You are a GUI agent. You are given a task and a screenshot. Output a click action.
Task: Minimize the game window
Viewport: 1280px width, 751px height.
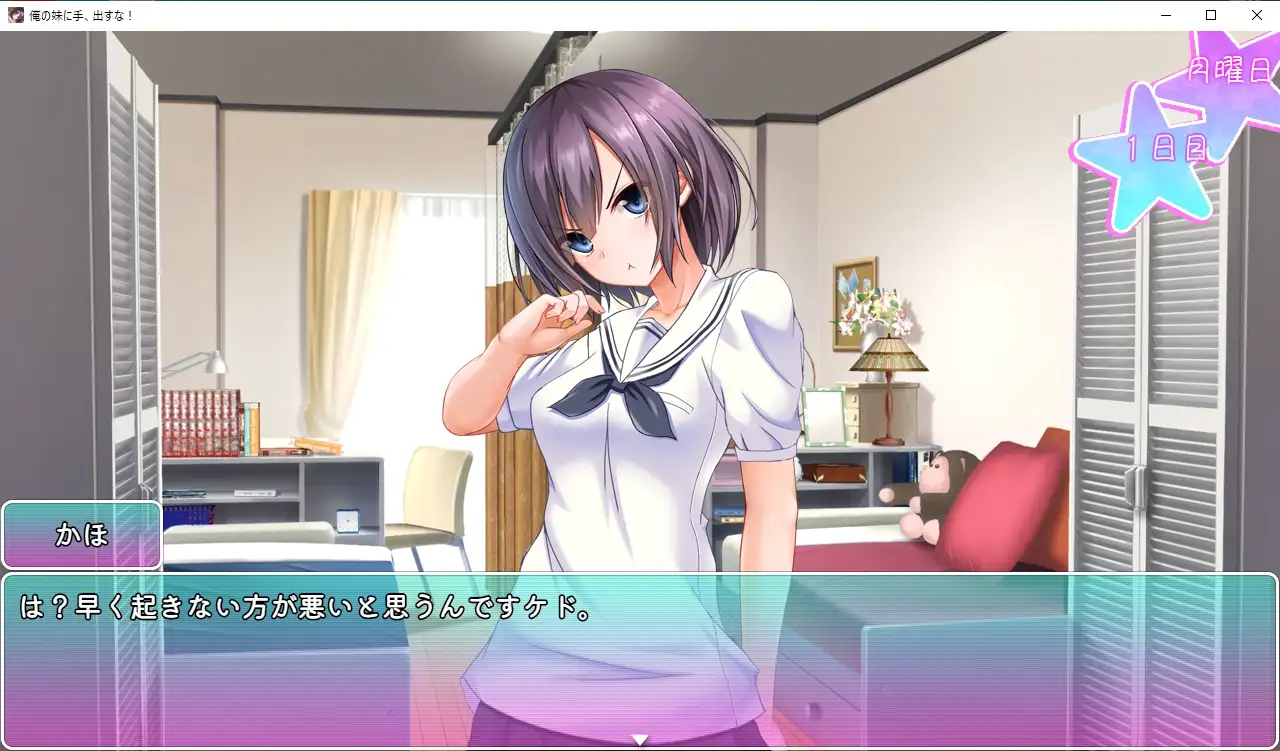pos(1166,15)
